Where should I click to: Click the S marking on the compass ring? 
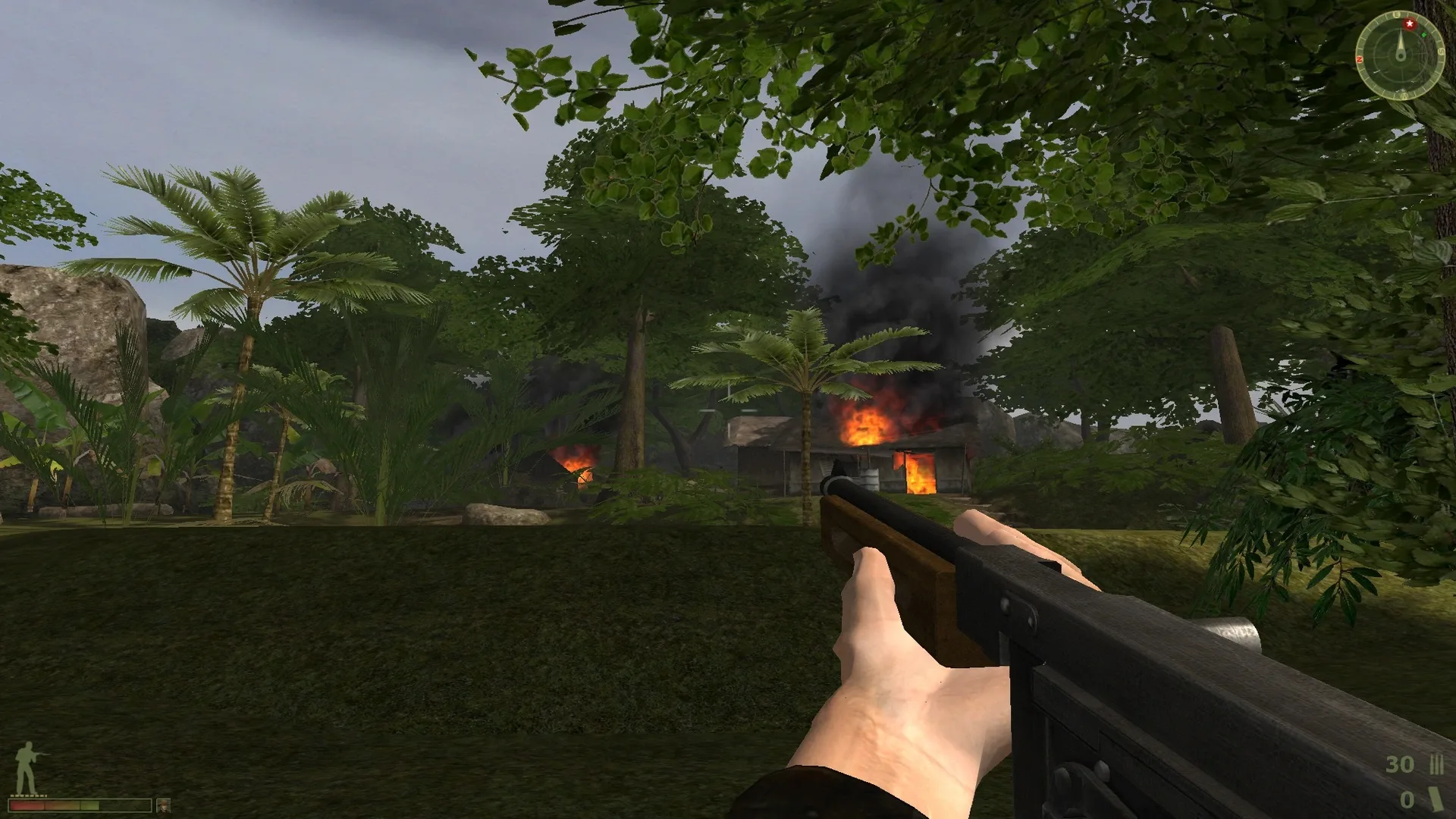(x=1442, y=50)
